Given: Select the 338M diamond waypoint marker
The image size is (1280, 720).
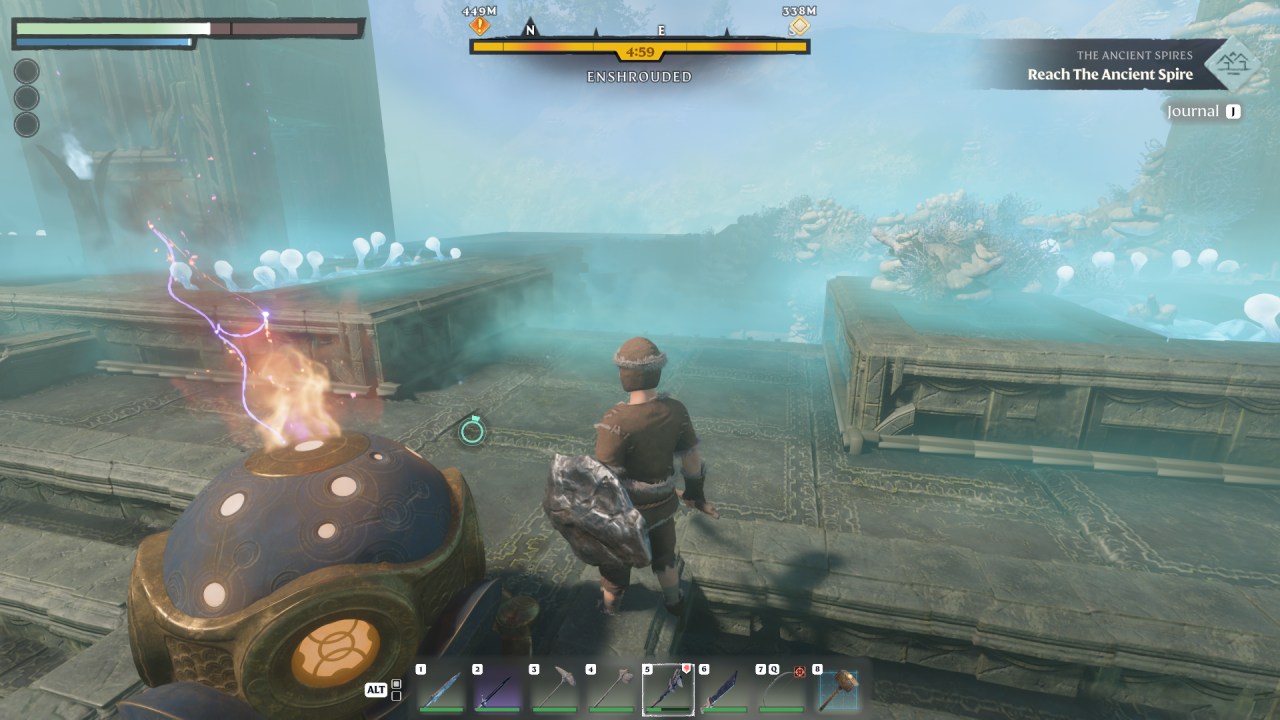Looking at the screenshot, I should [799, 26].
